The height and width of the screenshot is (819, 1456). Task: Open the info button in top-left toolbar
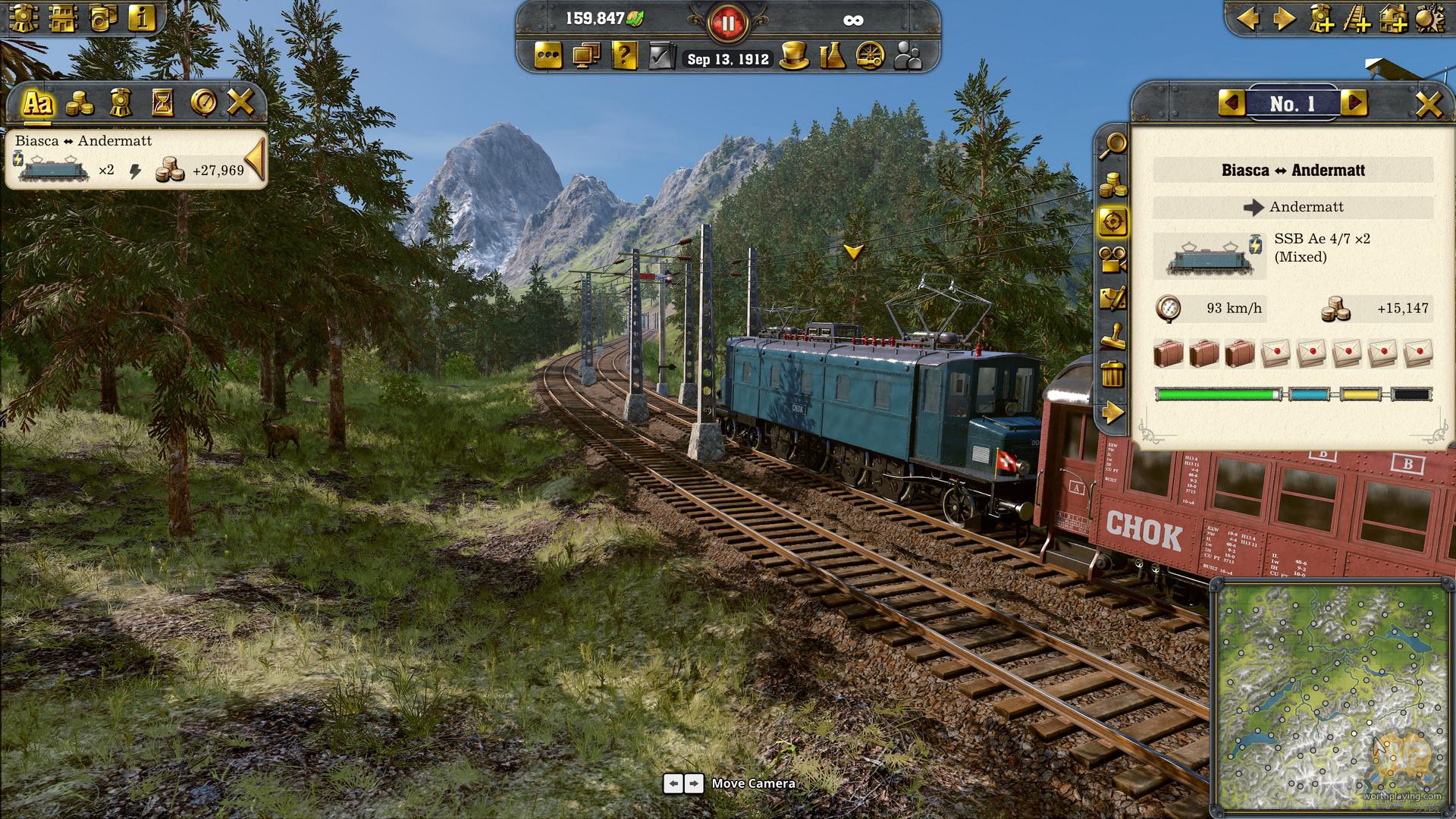[x=141, y=17]
